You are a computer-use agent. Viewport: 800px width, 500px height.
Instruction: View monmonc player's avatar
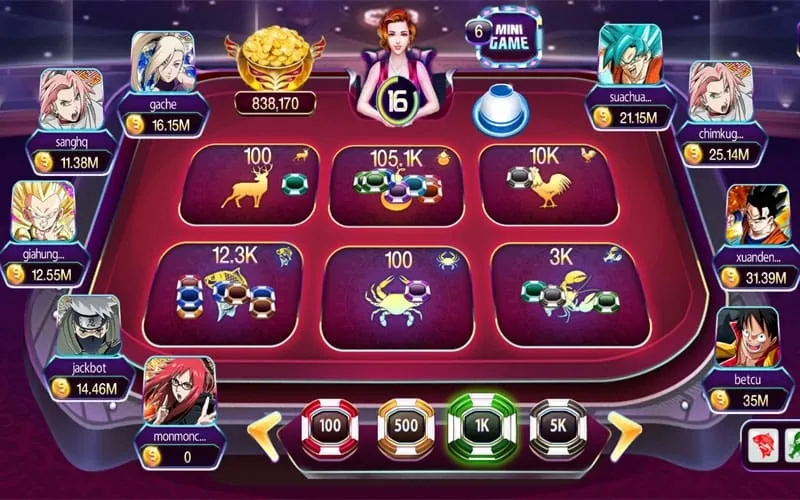click(178, 388)
